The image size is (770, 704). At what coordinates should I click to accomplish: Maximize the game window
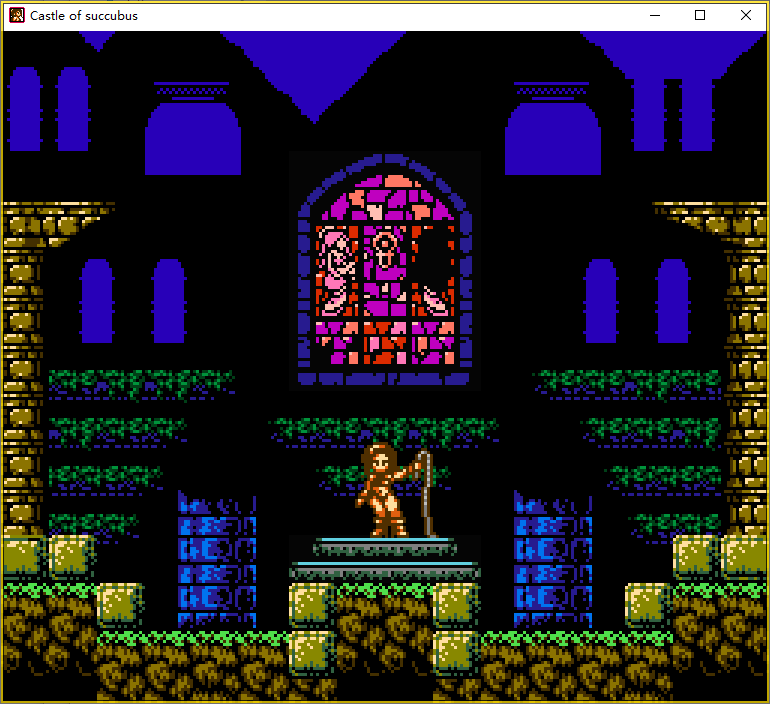click(x=700, y=16)
